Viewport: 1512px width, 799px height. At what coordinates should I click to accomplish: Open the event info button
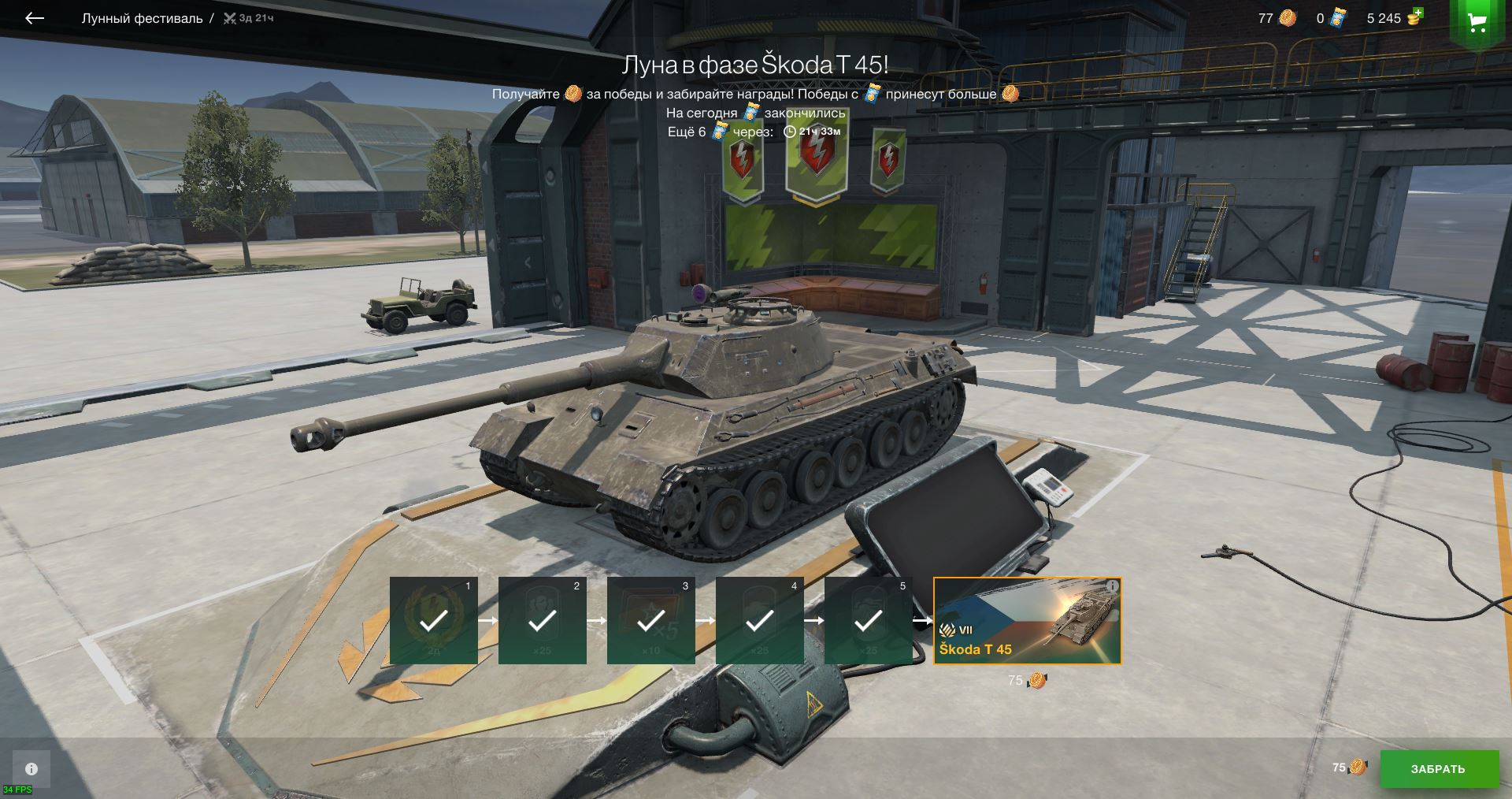pyautogui.click(x=31, y=768)
